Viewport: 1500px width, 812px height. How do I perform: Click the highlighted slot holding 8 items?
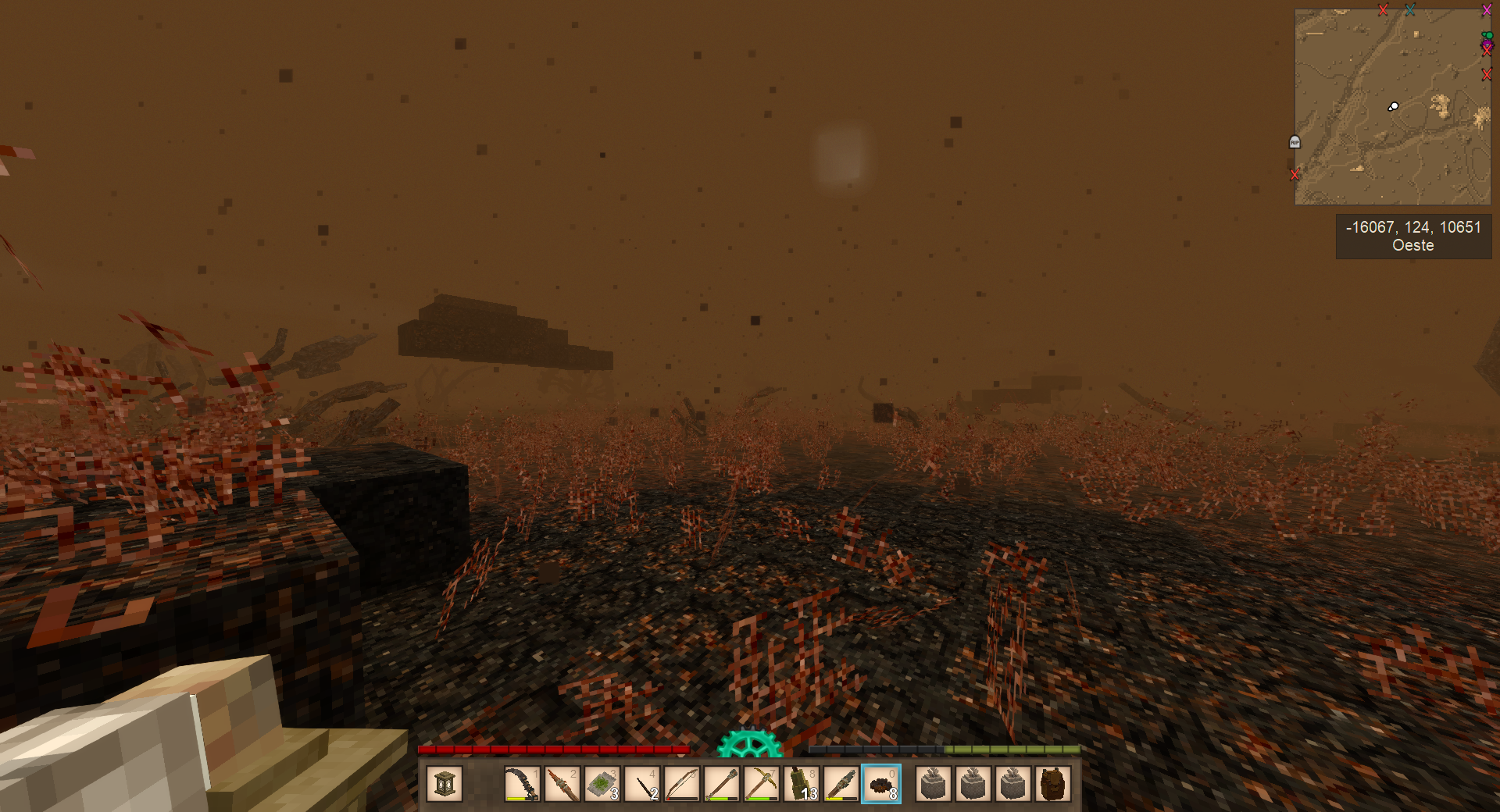click(x=881, y=784)
